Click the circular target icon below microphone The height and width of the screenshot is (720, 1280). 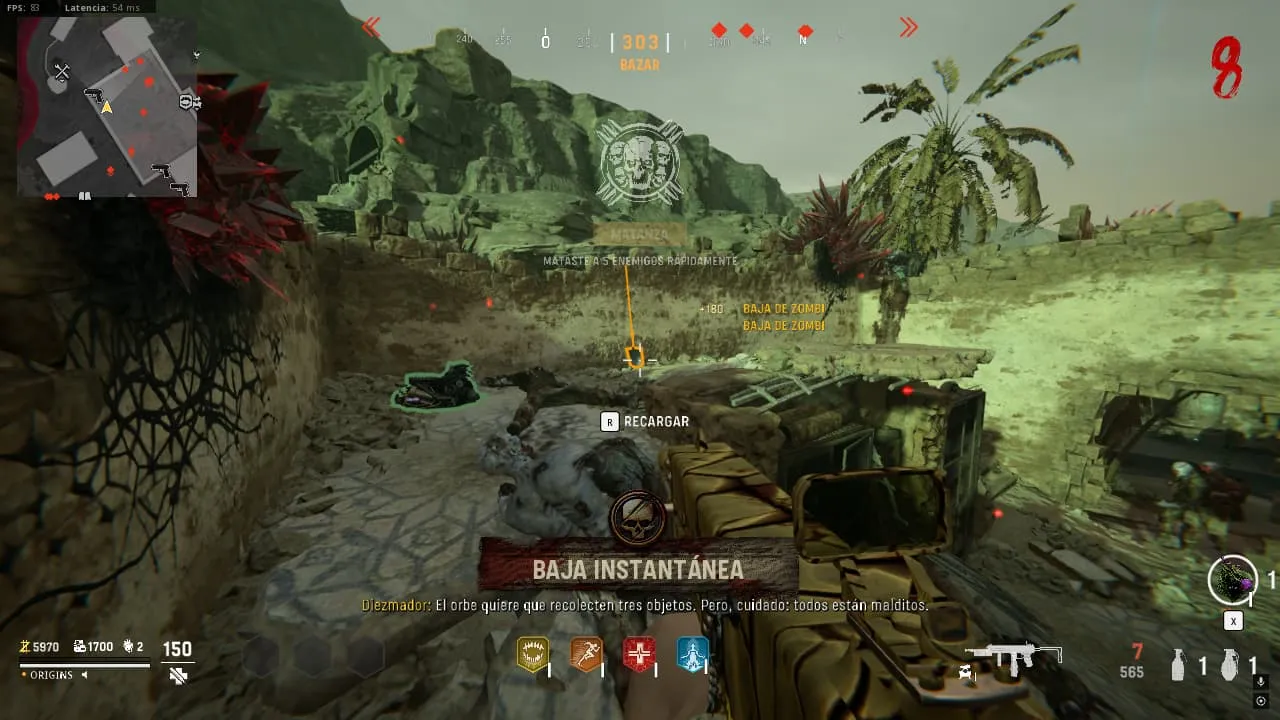click(x=1260, y=701)
